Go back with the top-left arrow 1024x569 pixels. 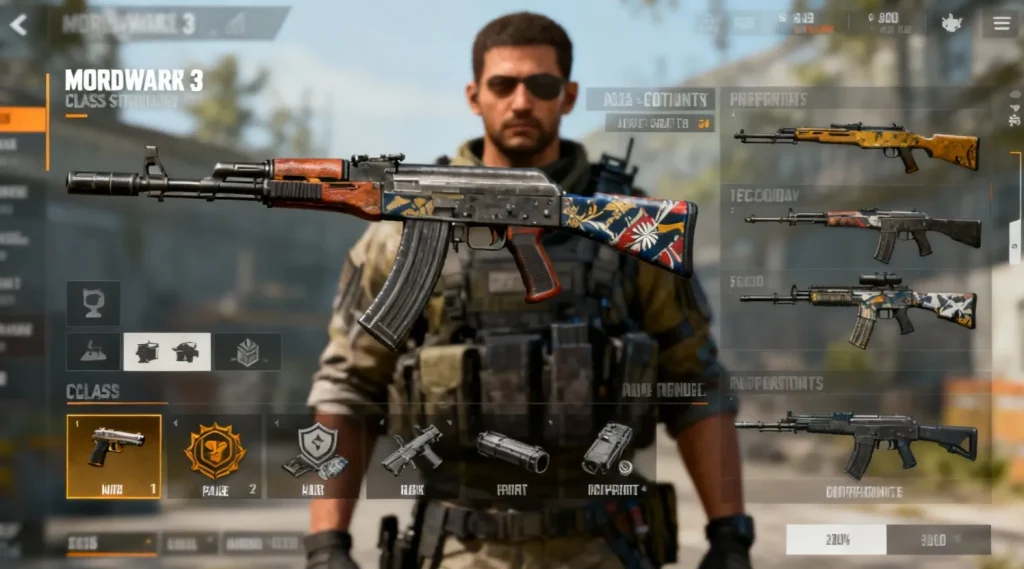18,24
